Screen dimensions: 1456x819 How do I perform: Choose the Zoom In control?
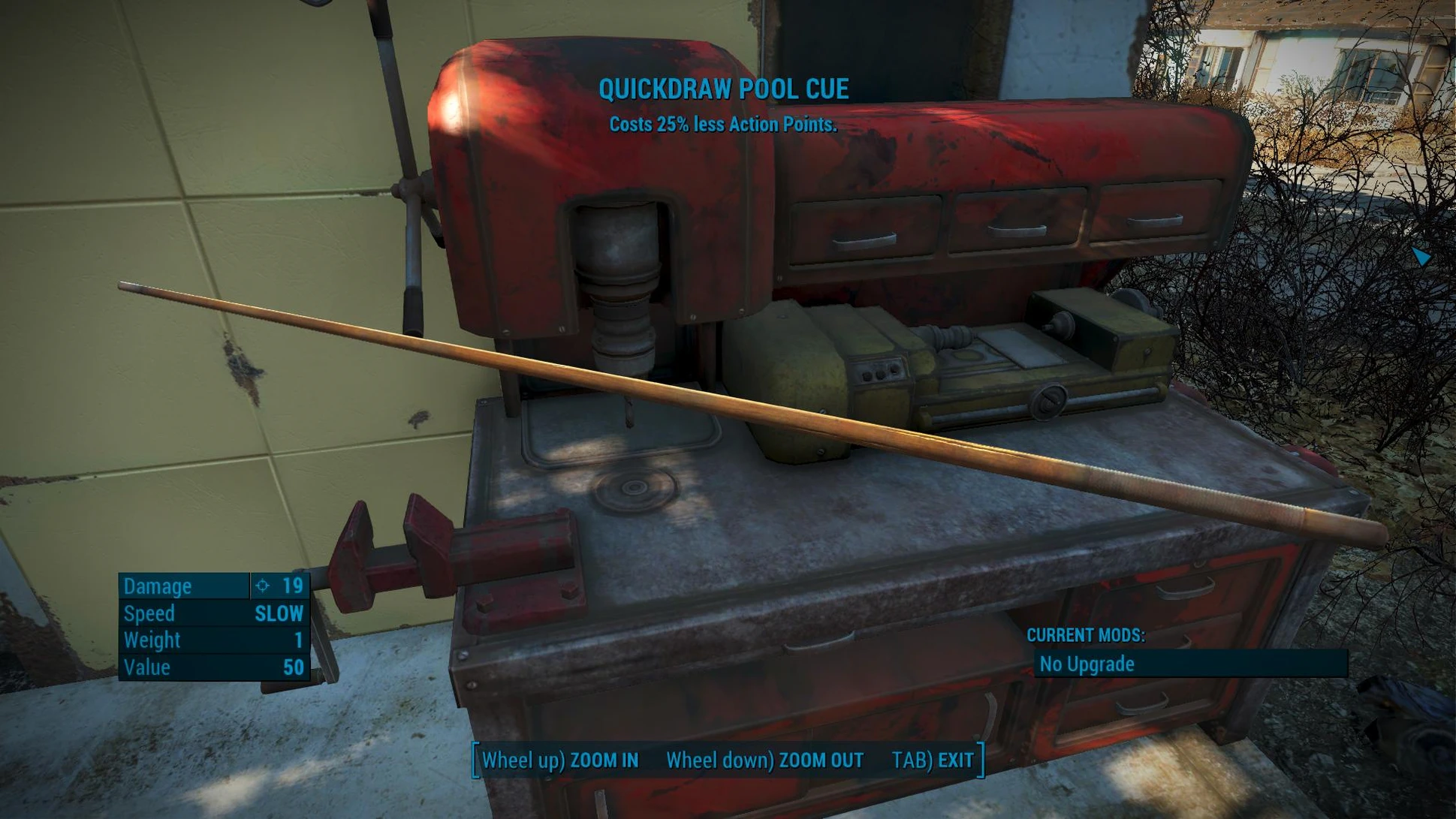coord(560,760)
